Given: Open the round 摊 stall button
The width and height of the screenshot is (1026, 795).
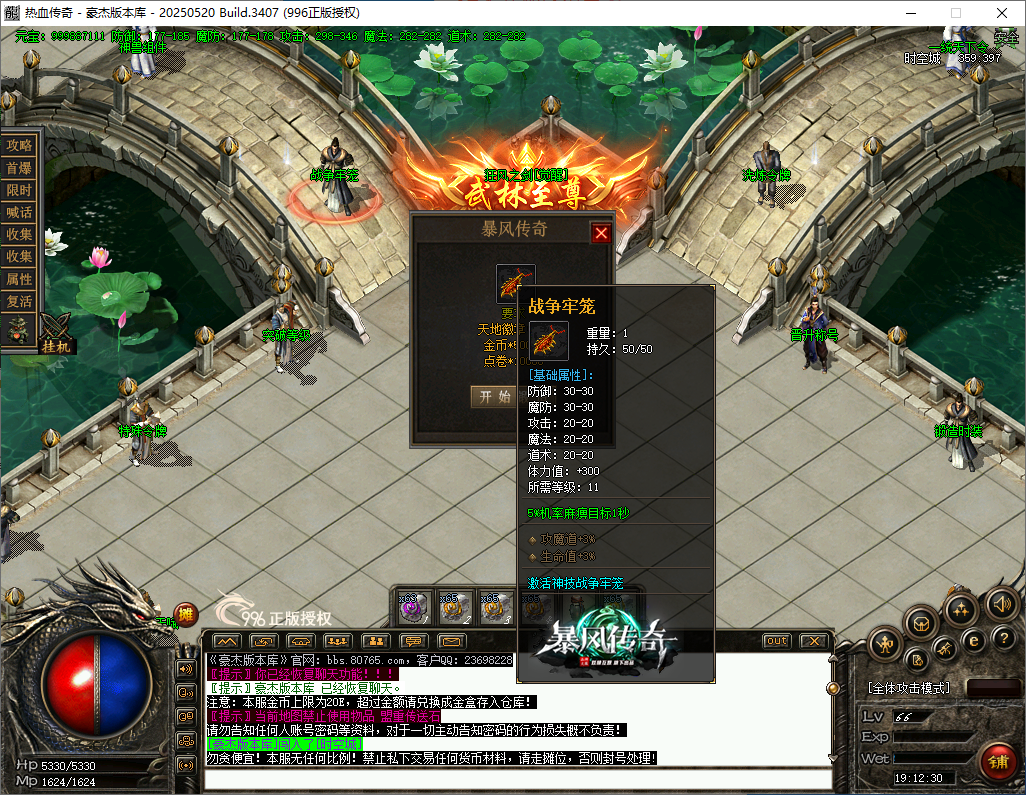Looking at the screenshot, I should (x=186, y=614).
